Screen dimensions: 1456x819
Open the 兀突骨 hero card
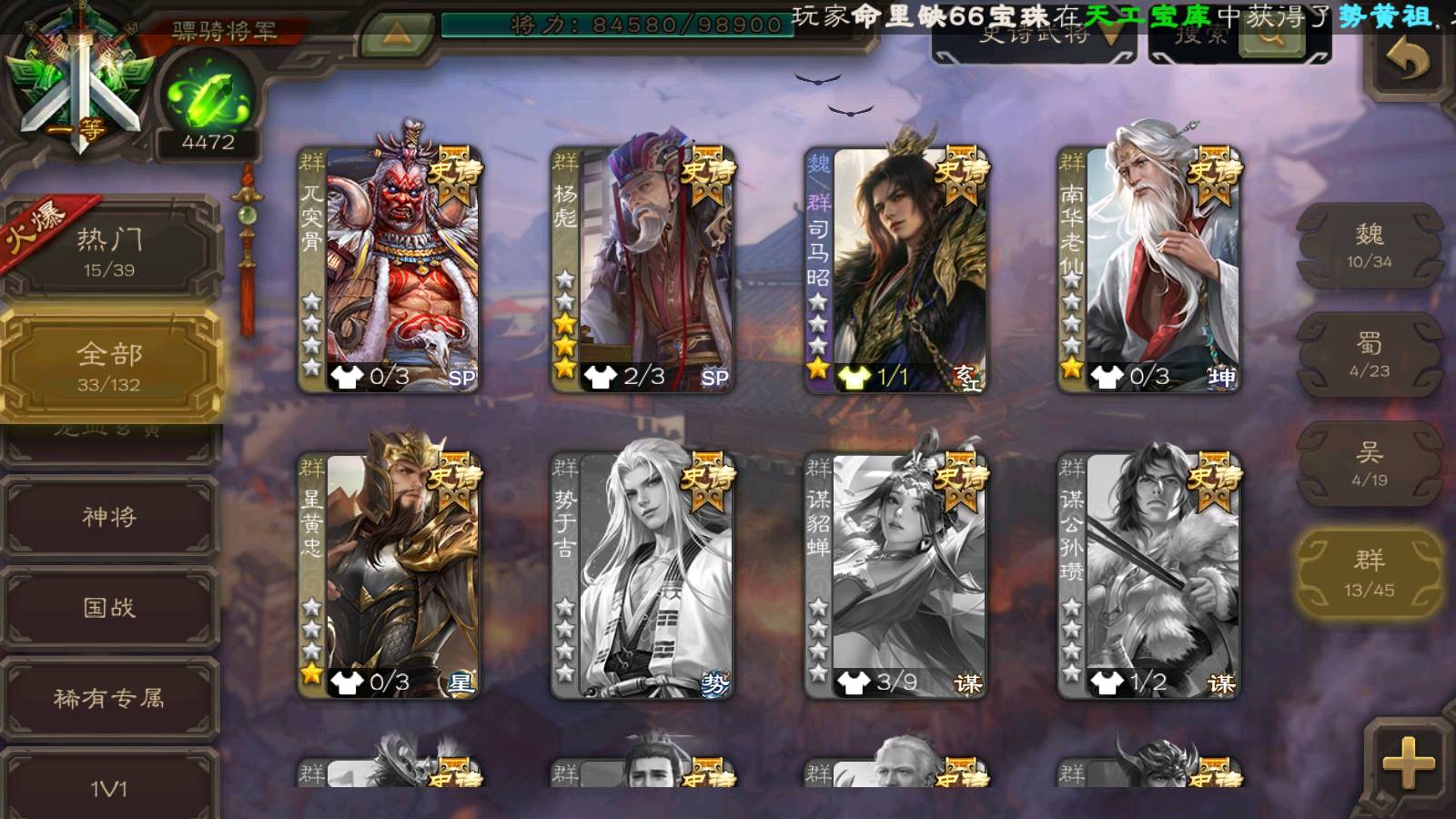point(389,270)
